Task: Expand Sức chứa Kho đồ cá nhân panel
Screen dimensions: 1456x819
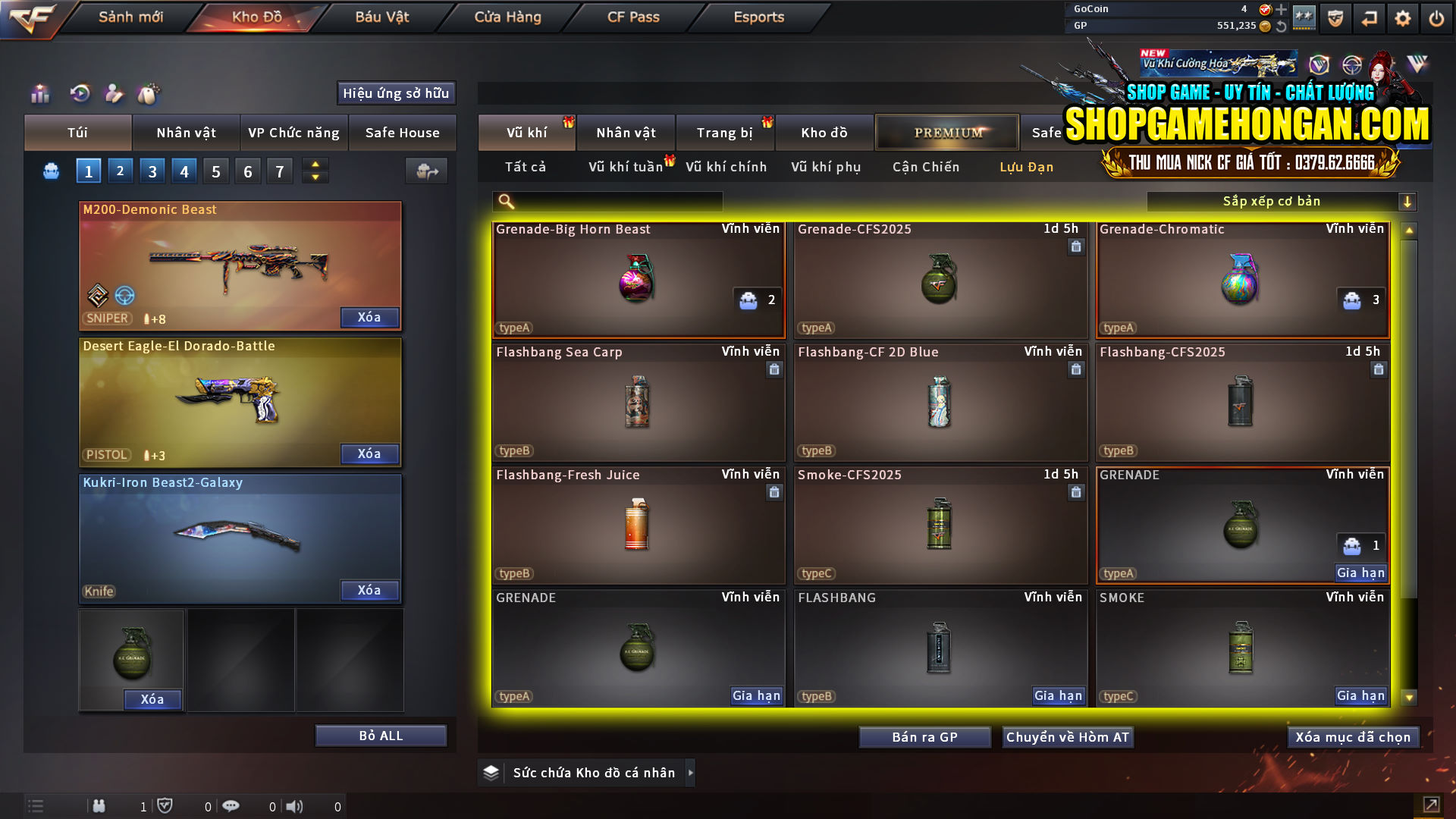Action: 692,773
